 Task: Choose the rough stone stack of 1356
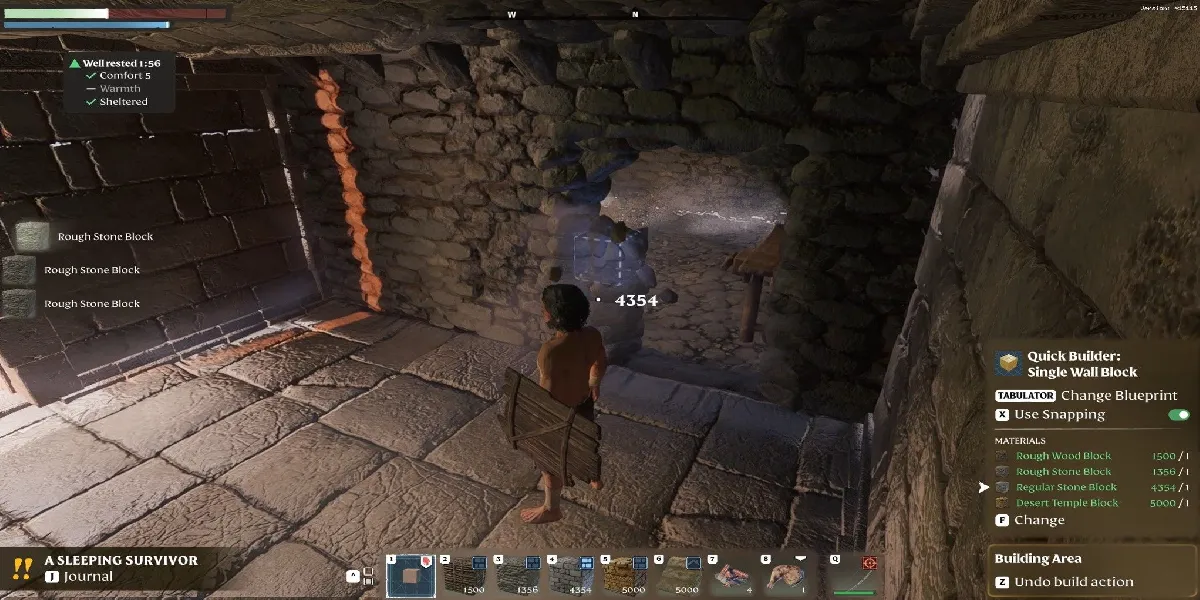[517, 575]
